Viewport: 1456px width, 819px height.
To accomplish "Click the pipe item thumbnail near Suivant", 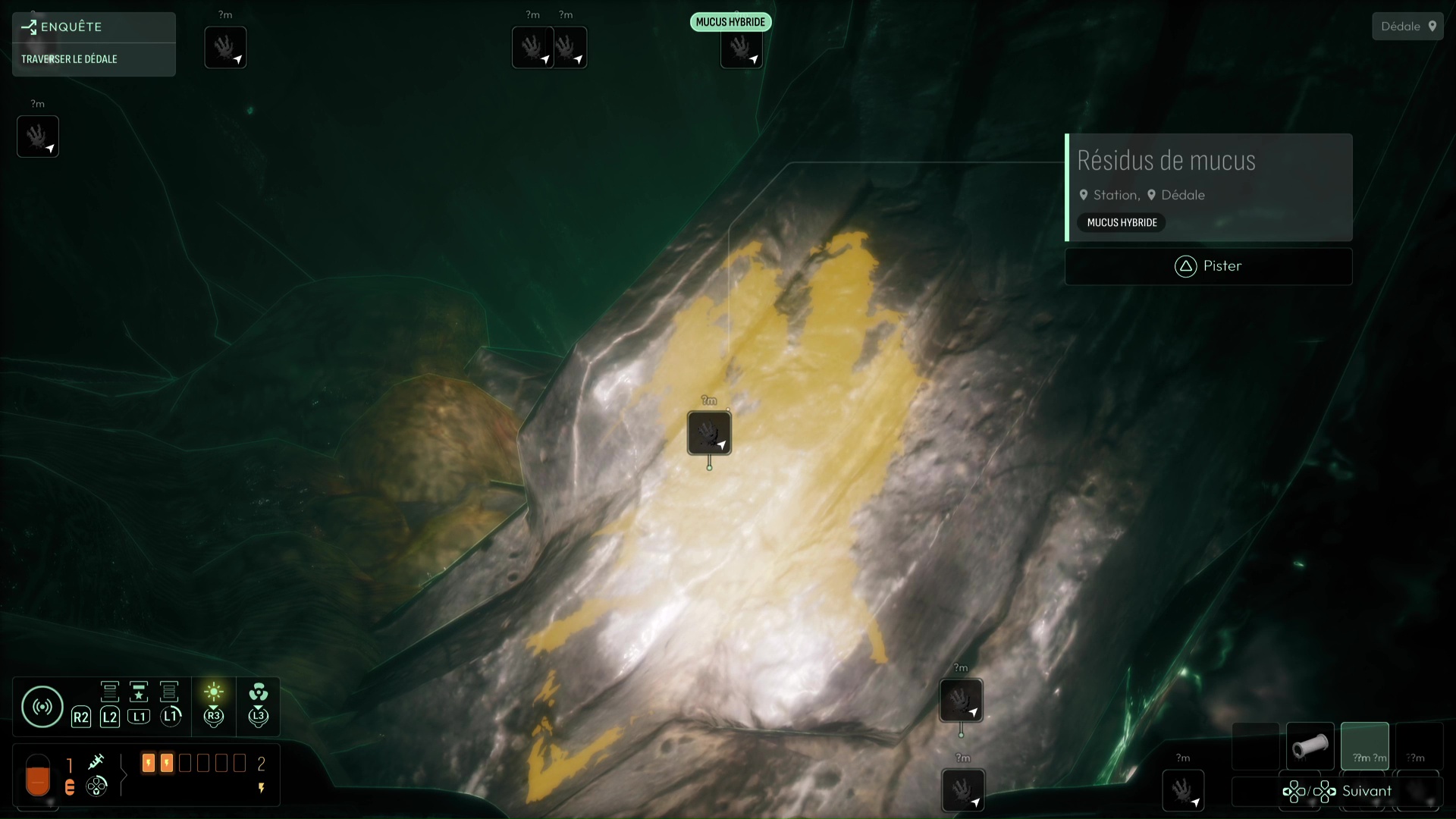I will 1310,745.
